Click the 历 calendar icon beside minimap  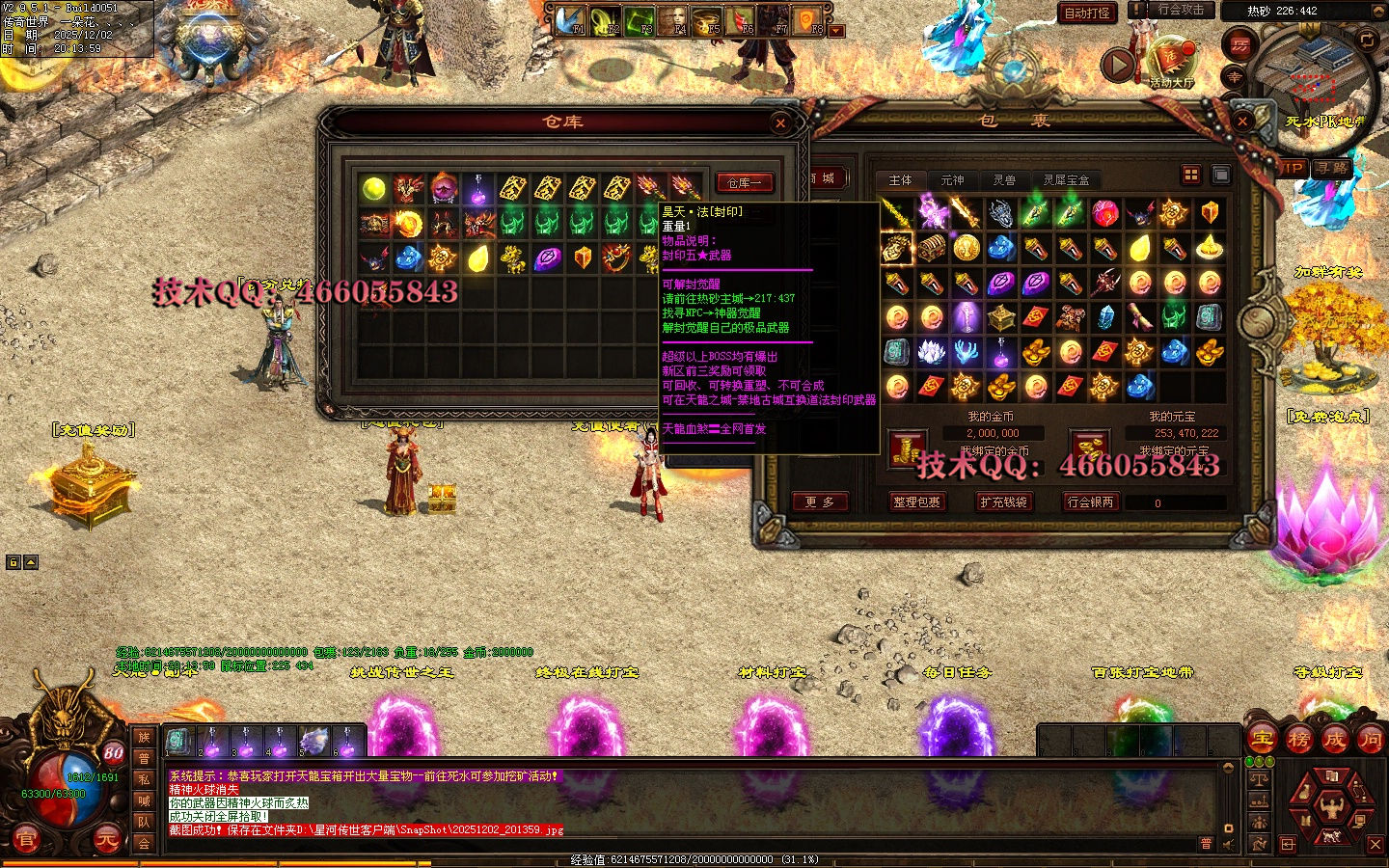point(1239,44)
